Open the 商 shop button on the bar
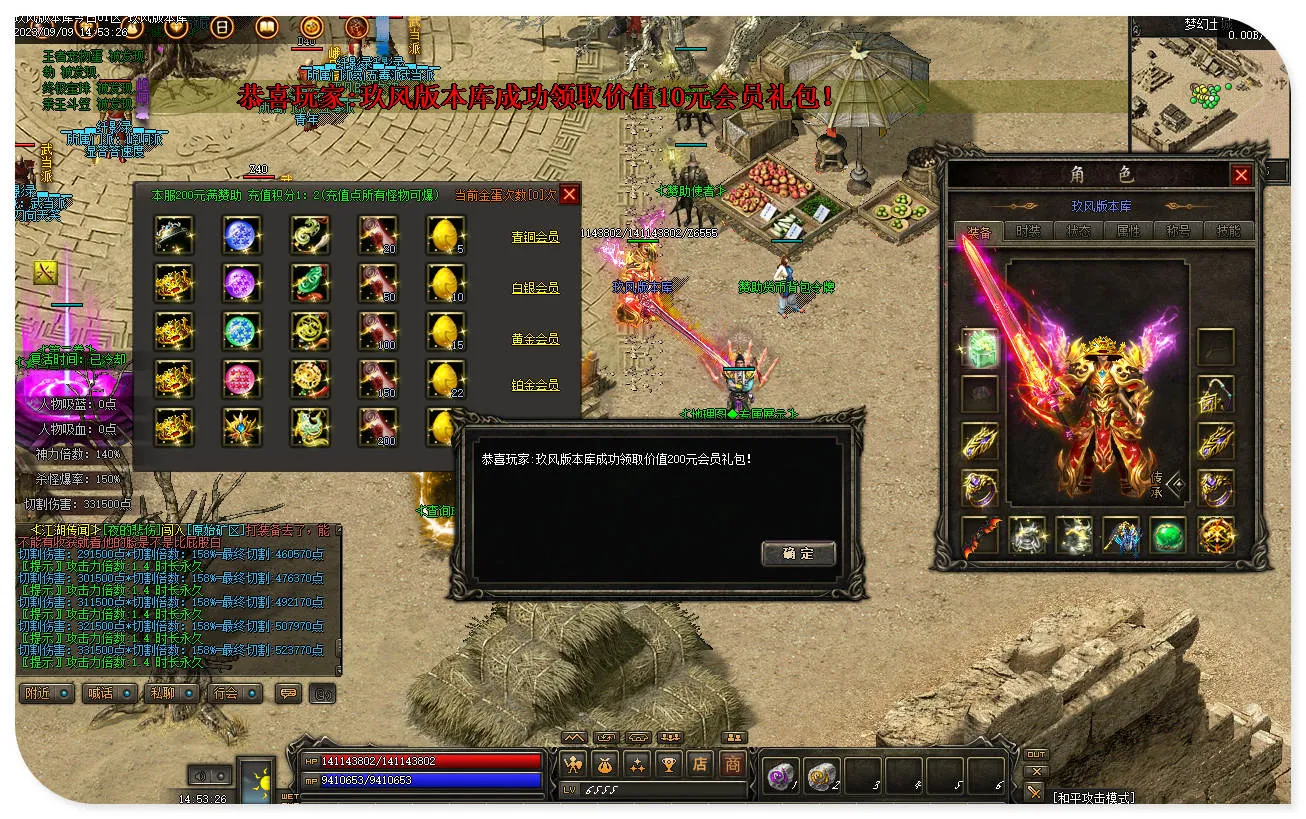Image resolution: width=1306 pixels, height=819 pixels. (733, 765)
